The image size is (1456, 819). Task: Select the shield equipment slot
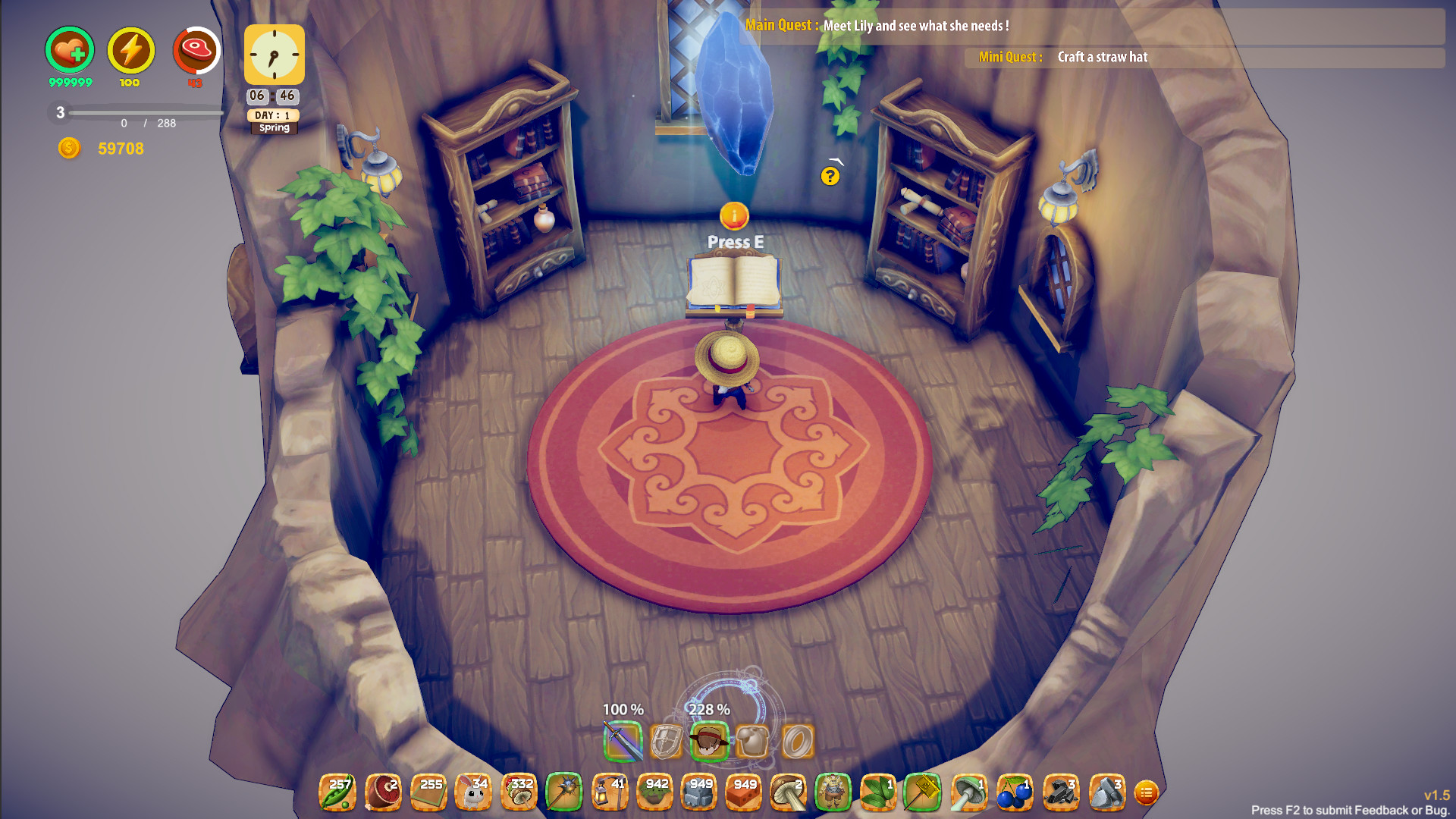tap(666, 739)
